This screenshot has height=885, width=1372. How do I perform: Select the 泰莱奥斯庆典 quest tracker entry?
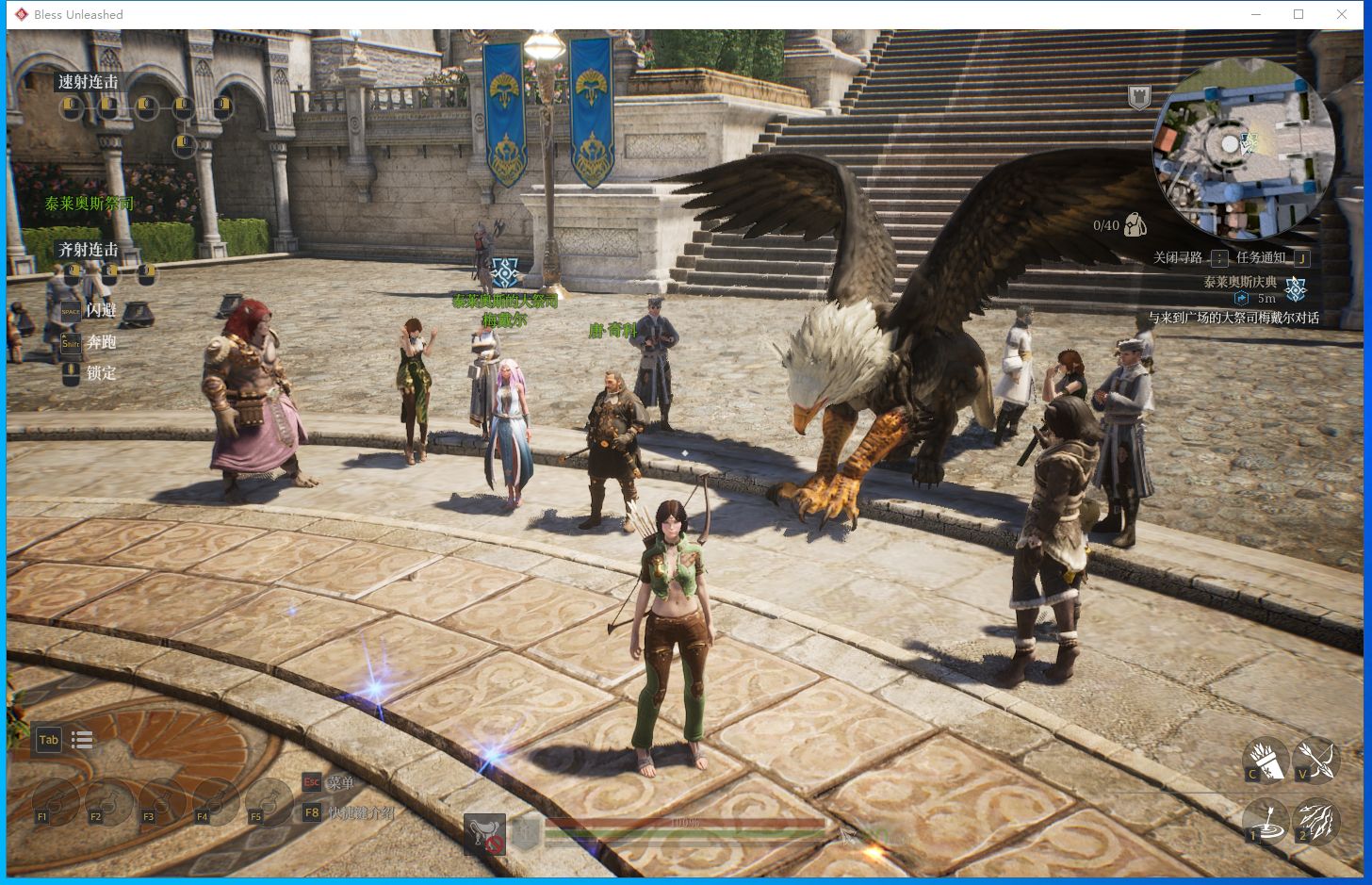(x=1240, y=282)
